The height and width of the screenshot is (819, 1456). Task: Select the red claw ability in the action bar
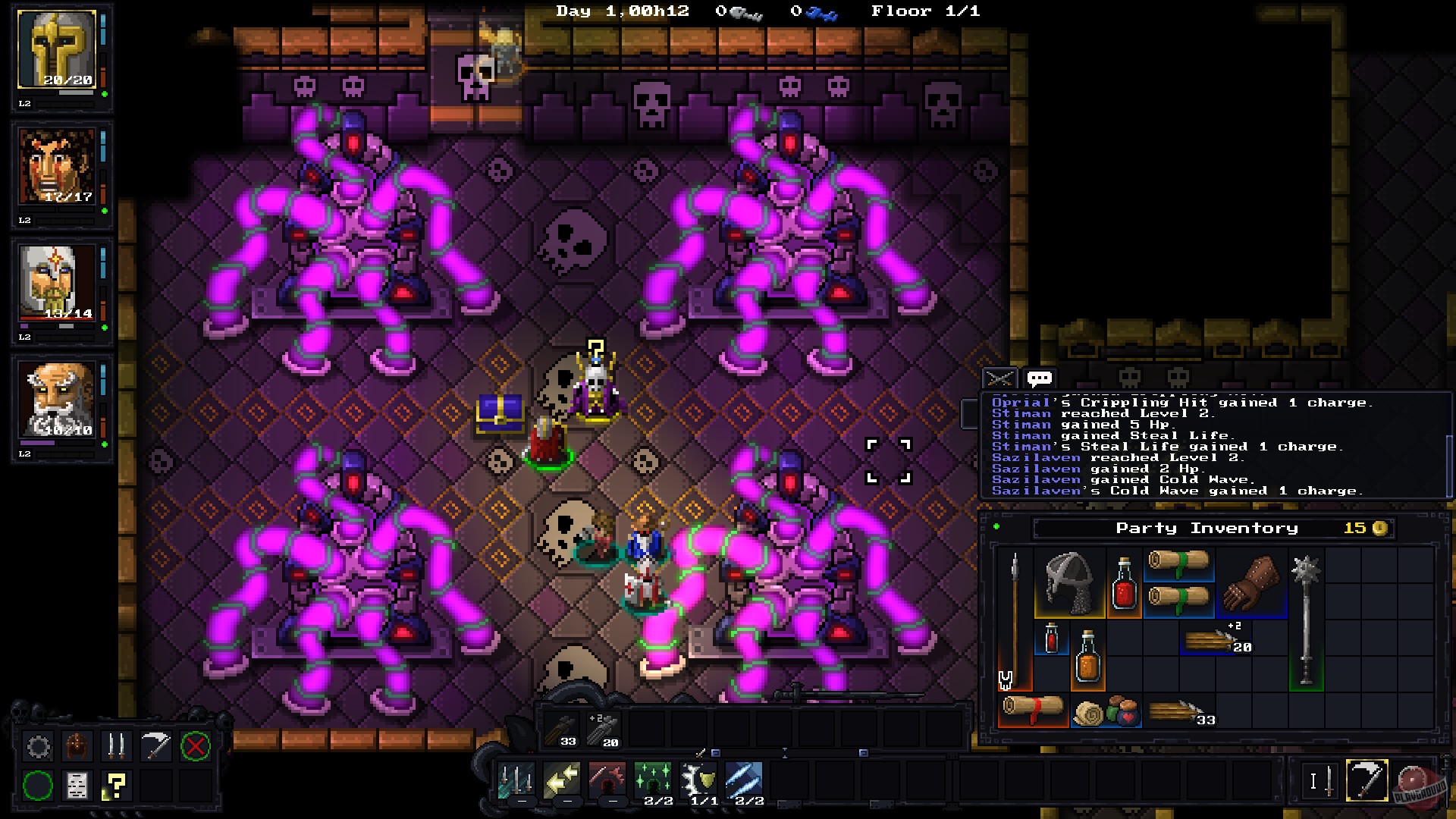coord(607,780)
